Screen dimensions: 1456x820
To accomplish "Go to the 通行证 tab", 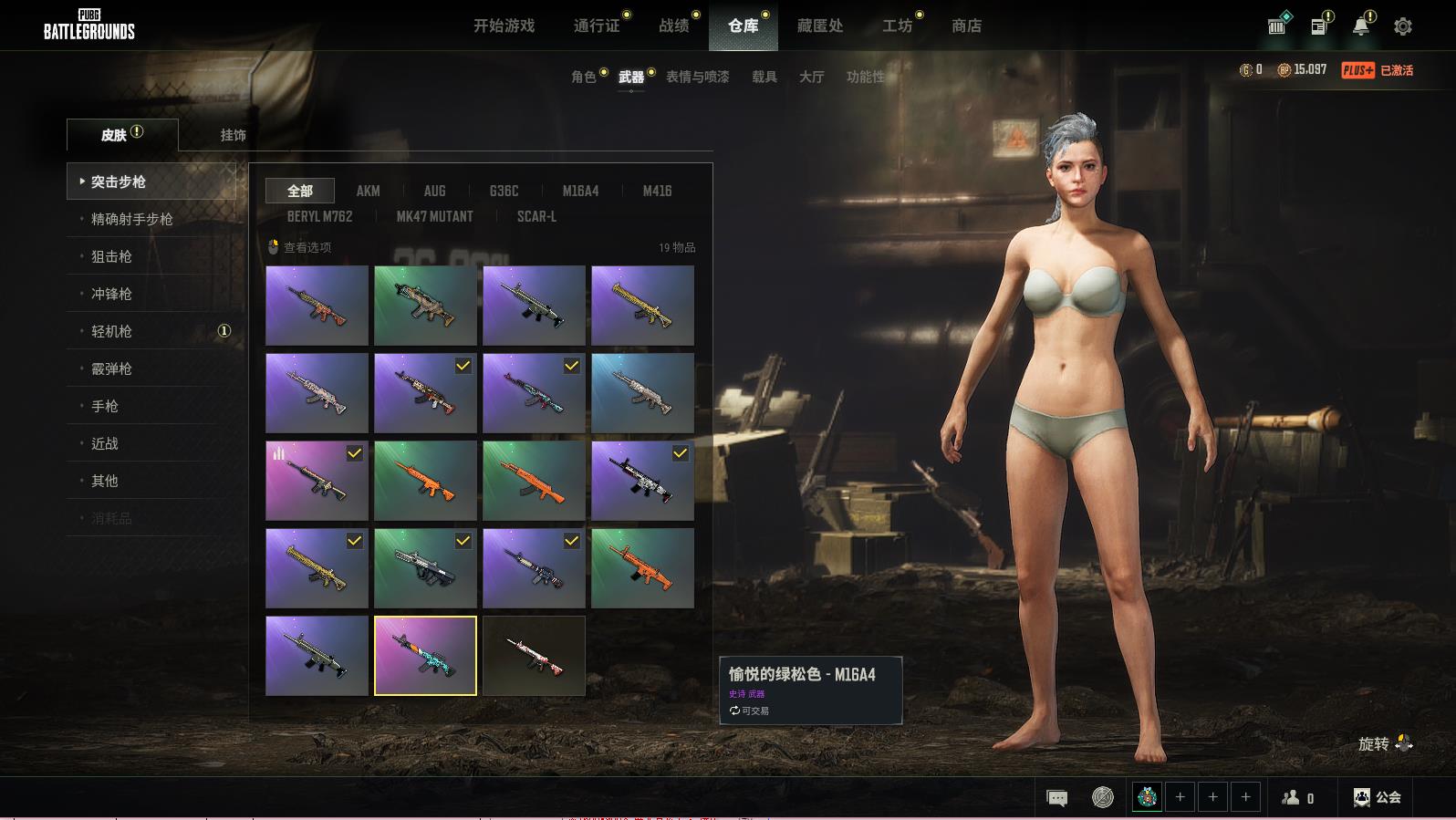I will 597,26.
